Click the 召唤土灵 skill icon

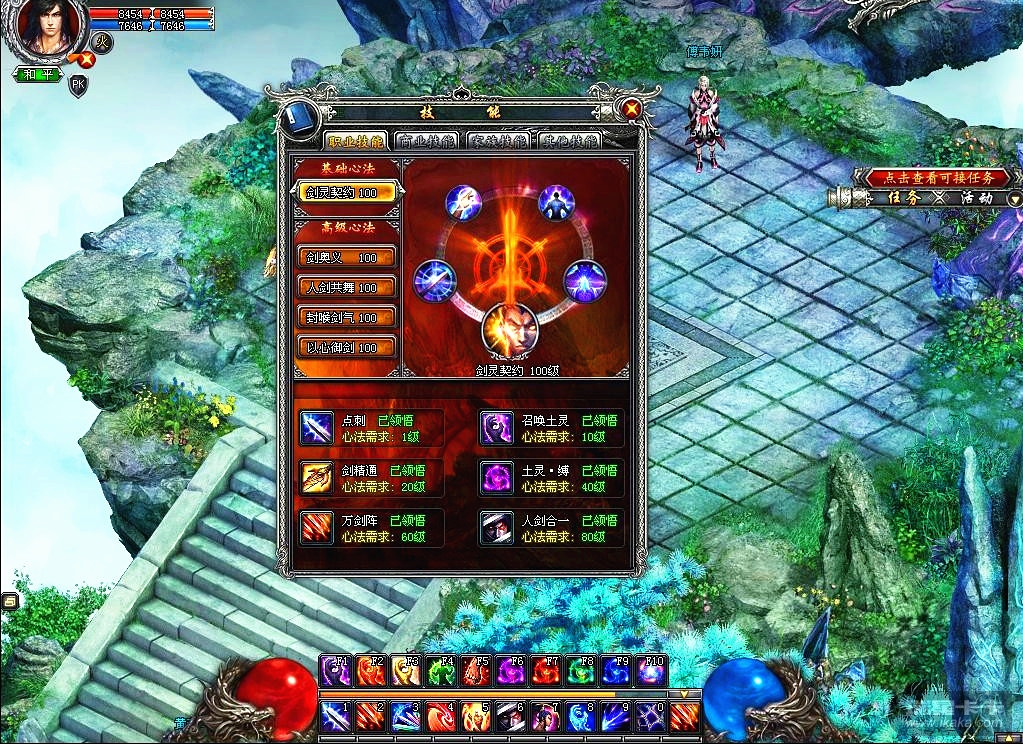tap(497, 428)
